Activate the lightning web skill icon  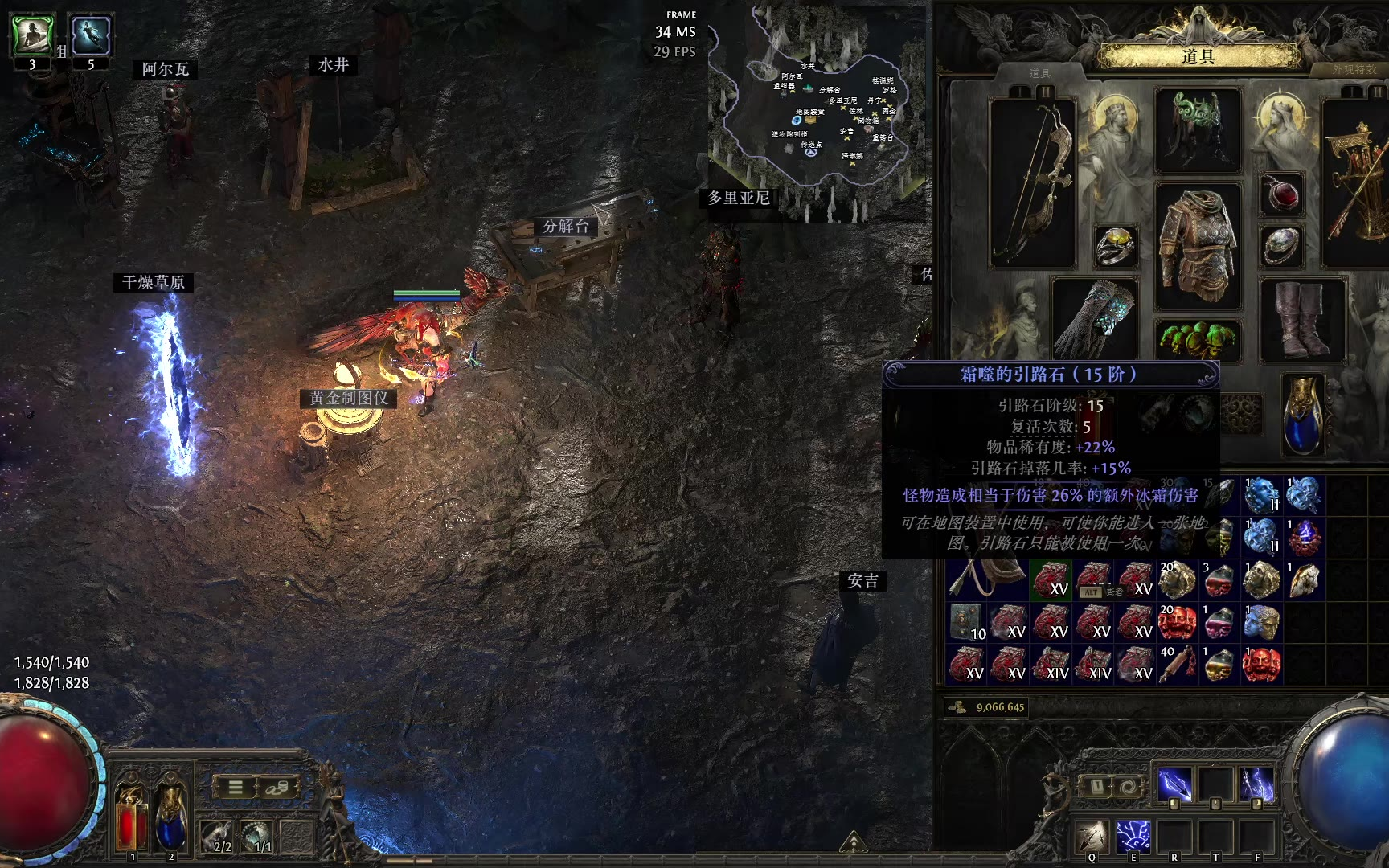[1133, 835]
